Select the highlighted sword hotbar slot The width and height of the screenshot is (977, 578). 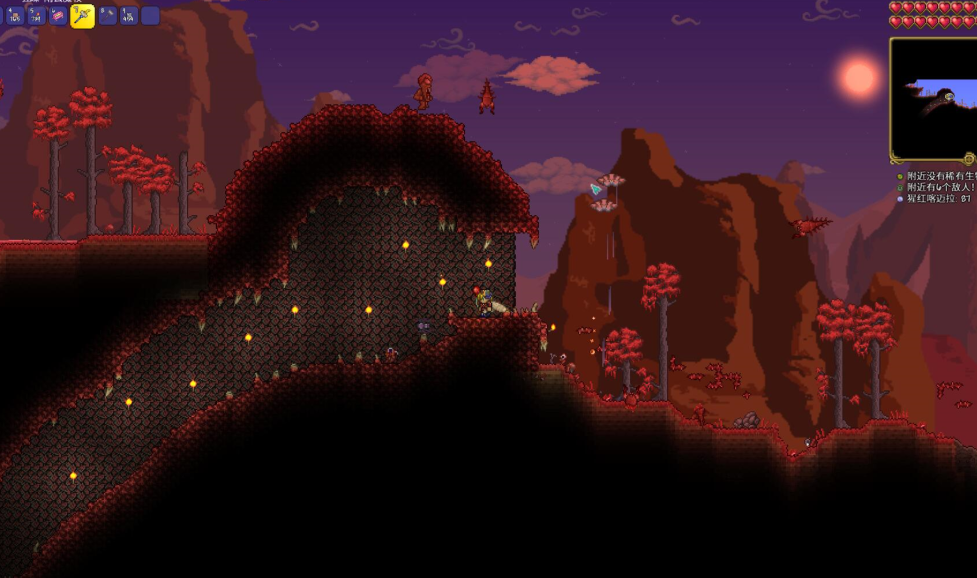tap(83, 15)
